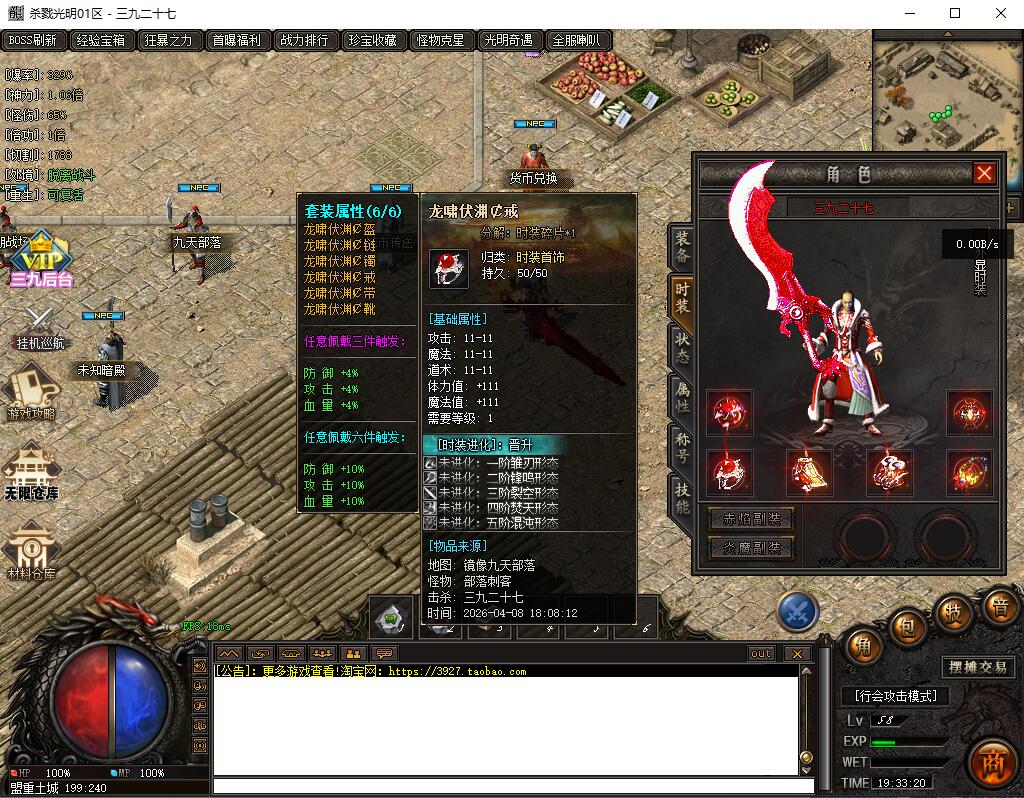This screenshot has height=798, width=1024.
Task: Click the 炎魔副装 button
Action: [750, 548]
